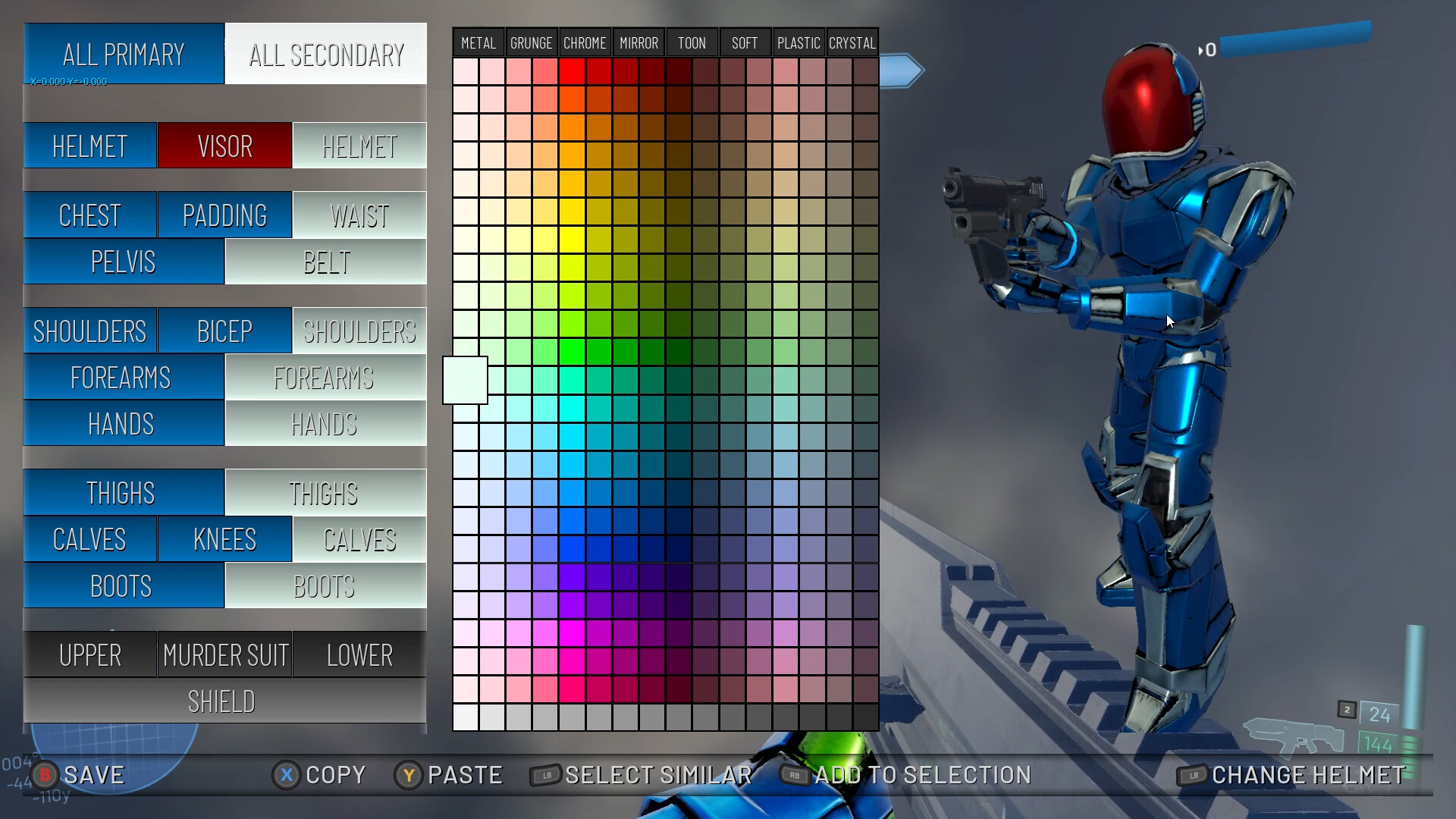Toggle the KNEES part selection

click(224, 539)
